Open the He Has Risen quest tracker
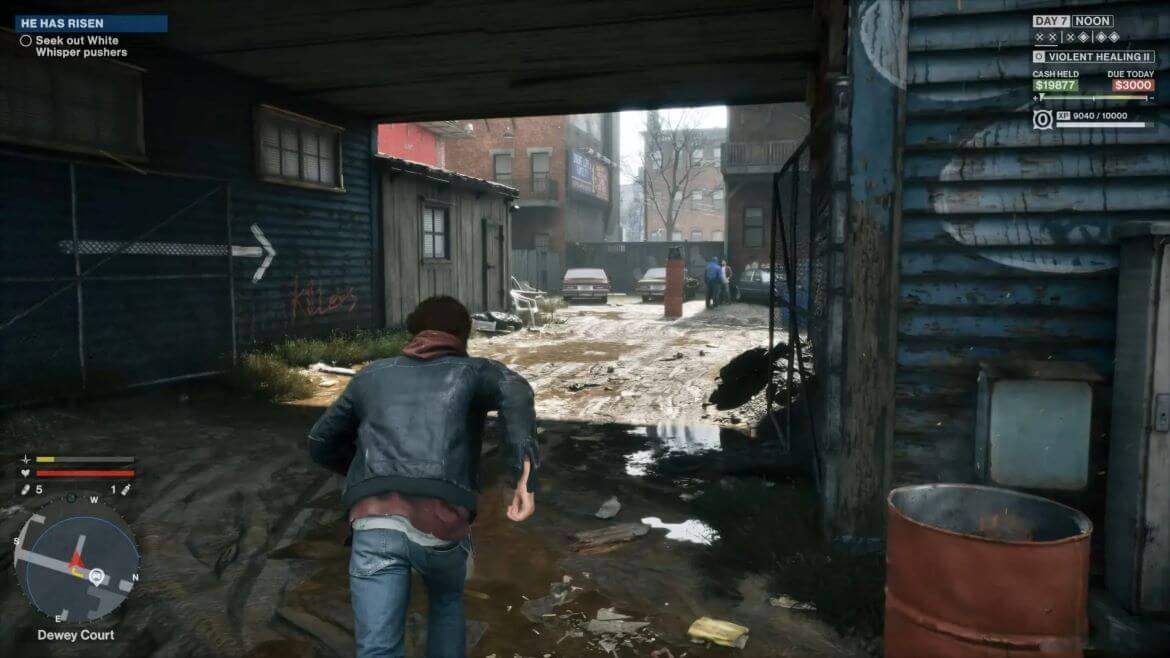This screenshot has width=1170, height=658. [90, 23]
